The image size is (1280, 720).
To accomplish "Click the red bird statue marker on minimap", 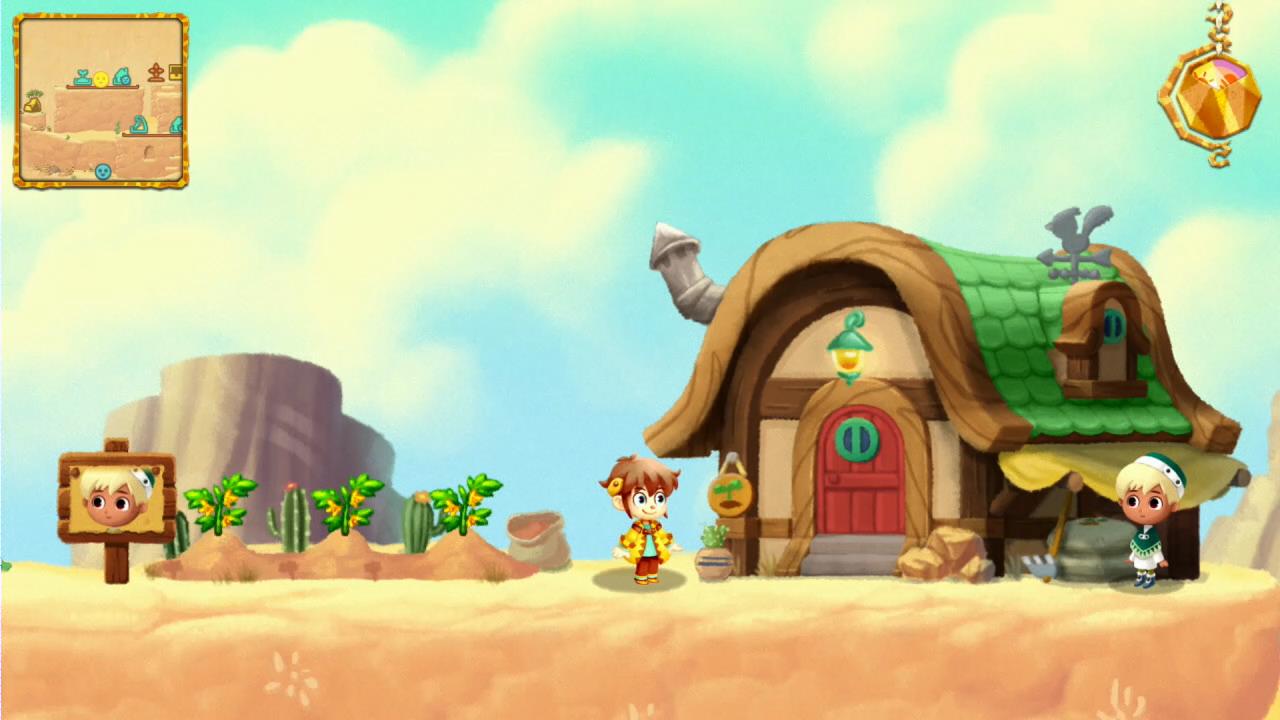I will [x=155, y=72].
